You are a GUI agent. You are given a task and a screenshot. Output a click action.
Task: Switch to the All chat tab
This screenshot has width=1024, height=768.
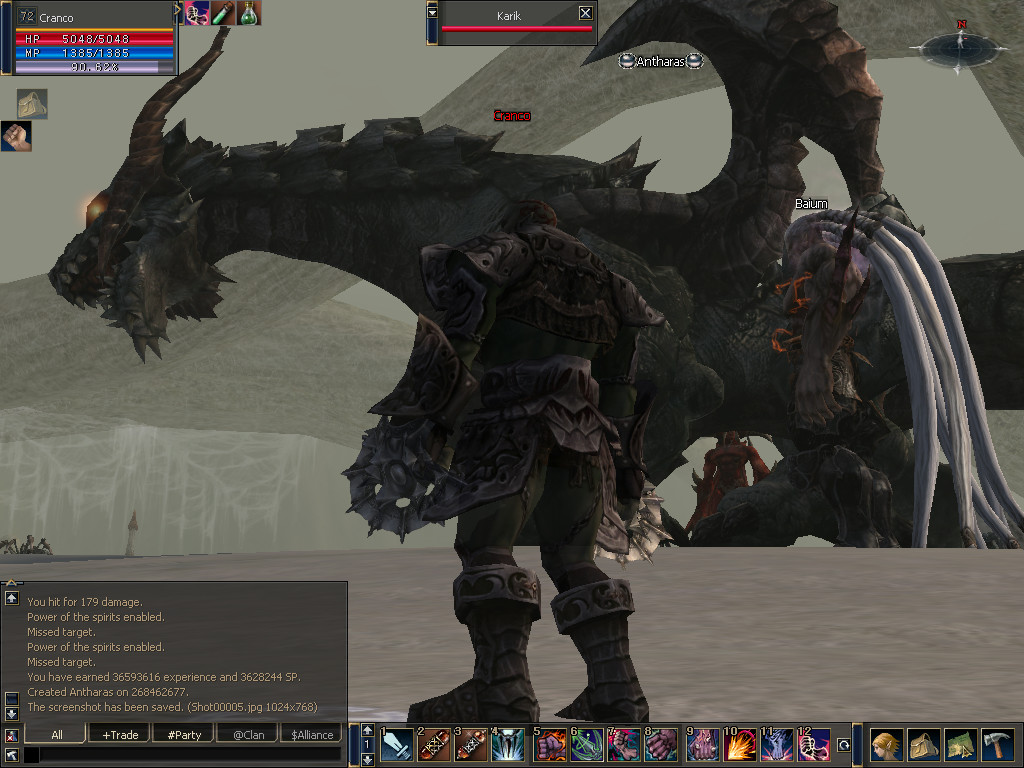57,734
